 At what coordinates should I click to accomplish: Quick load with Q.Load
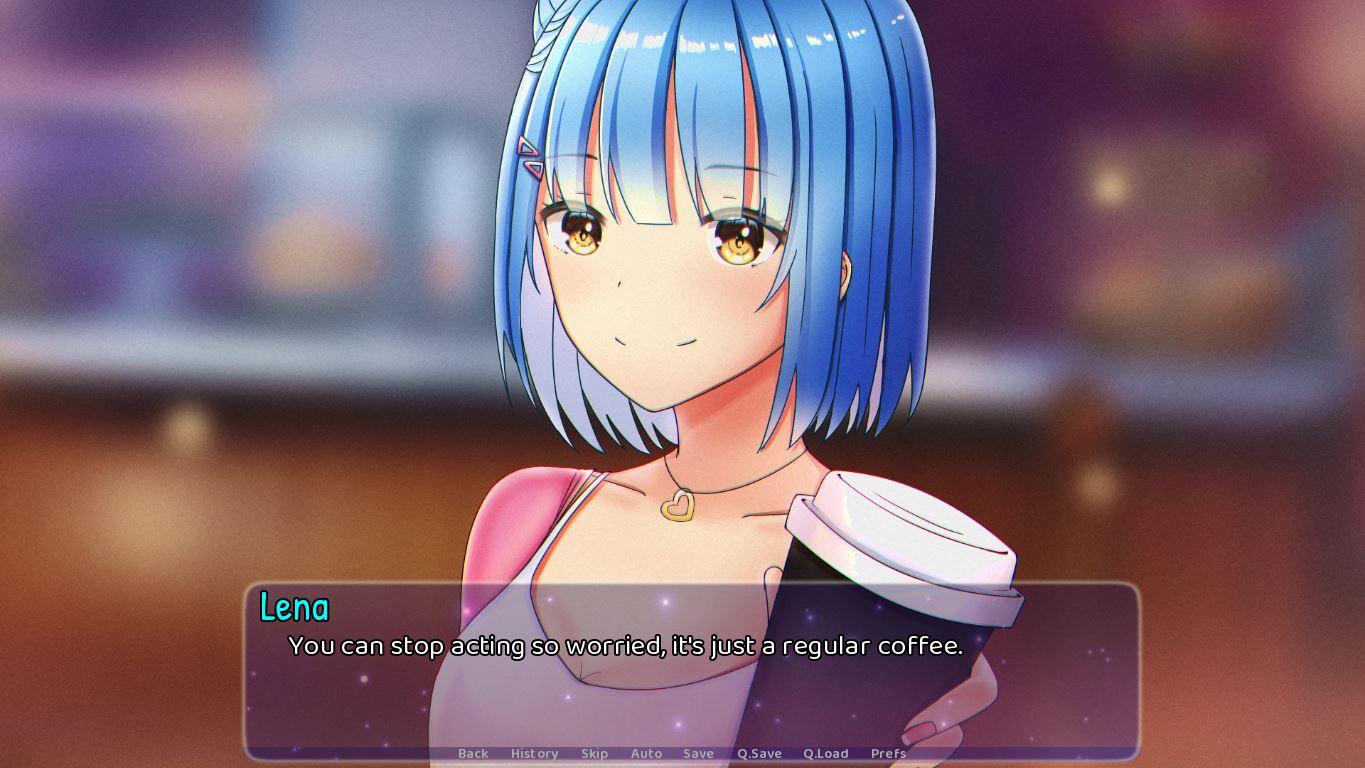[x=825, y=753]
